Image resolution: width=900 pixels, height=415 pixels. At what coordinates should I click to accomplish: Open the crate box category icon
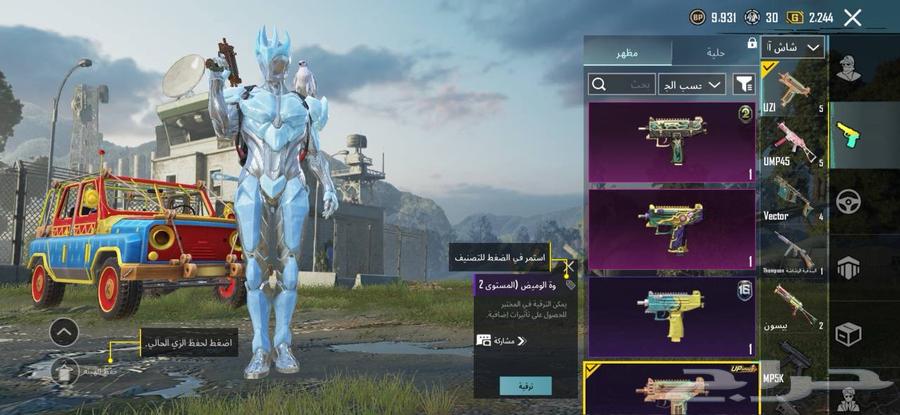point(849,333)
